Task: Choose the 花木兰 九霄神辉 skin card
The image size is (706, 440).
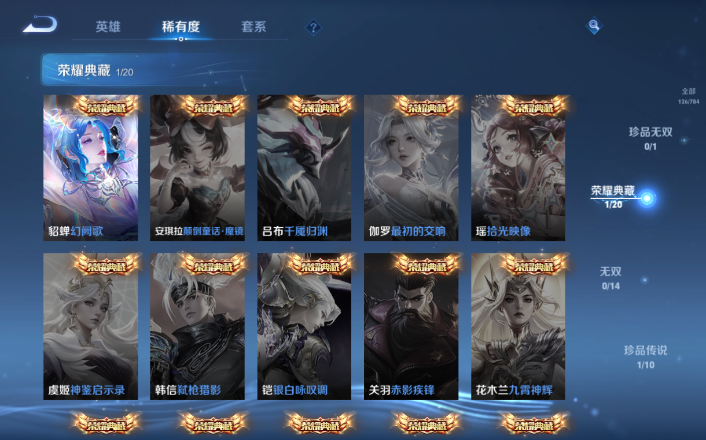Action: (x=518, y=326)
